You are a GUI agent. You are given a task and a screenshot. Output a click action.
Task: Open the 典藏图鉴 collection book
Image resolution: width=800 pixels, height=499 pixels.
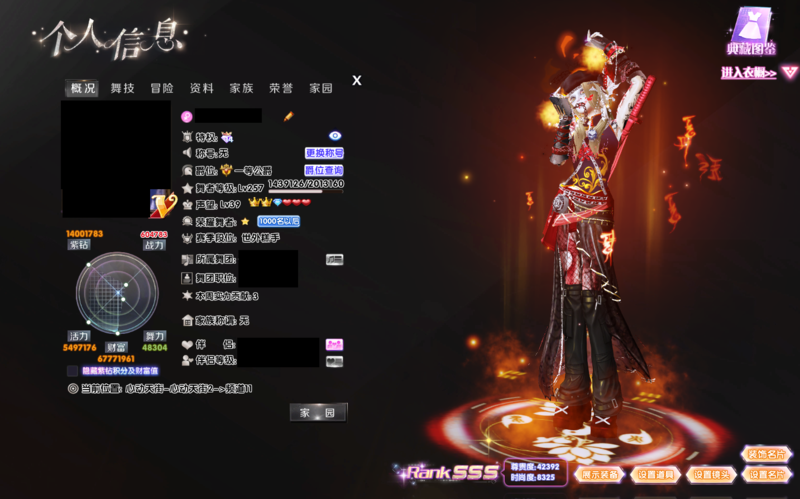tap(751, 32)
